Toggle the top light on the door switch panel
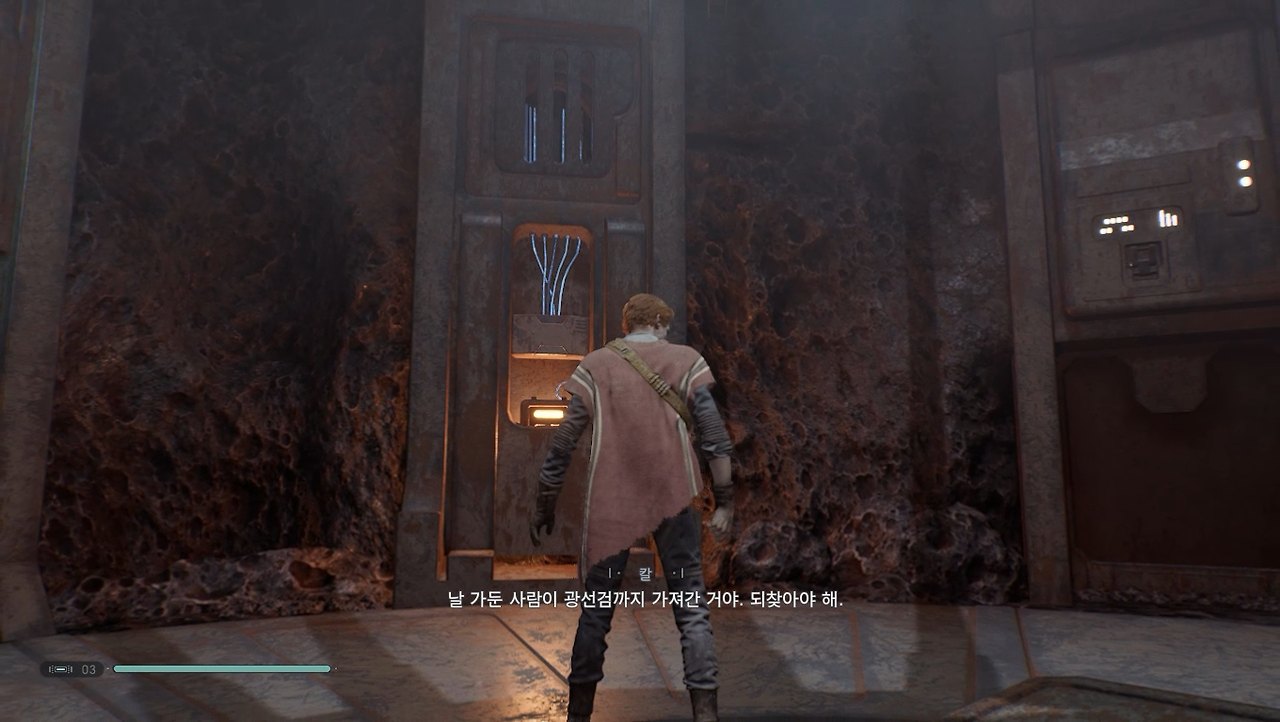 point(1243,164)
